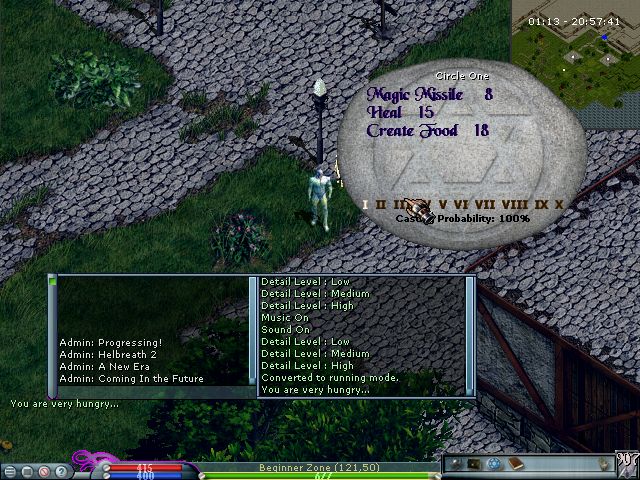Choose the Create Food spell
Viewport: 640px width, 480px height.
click(412, 131)
